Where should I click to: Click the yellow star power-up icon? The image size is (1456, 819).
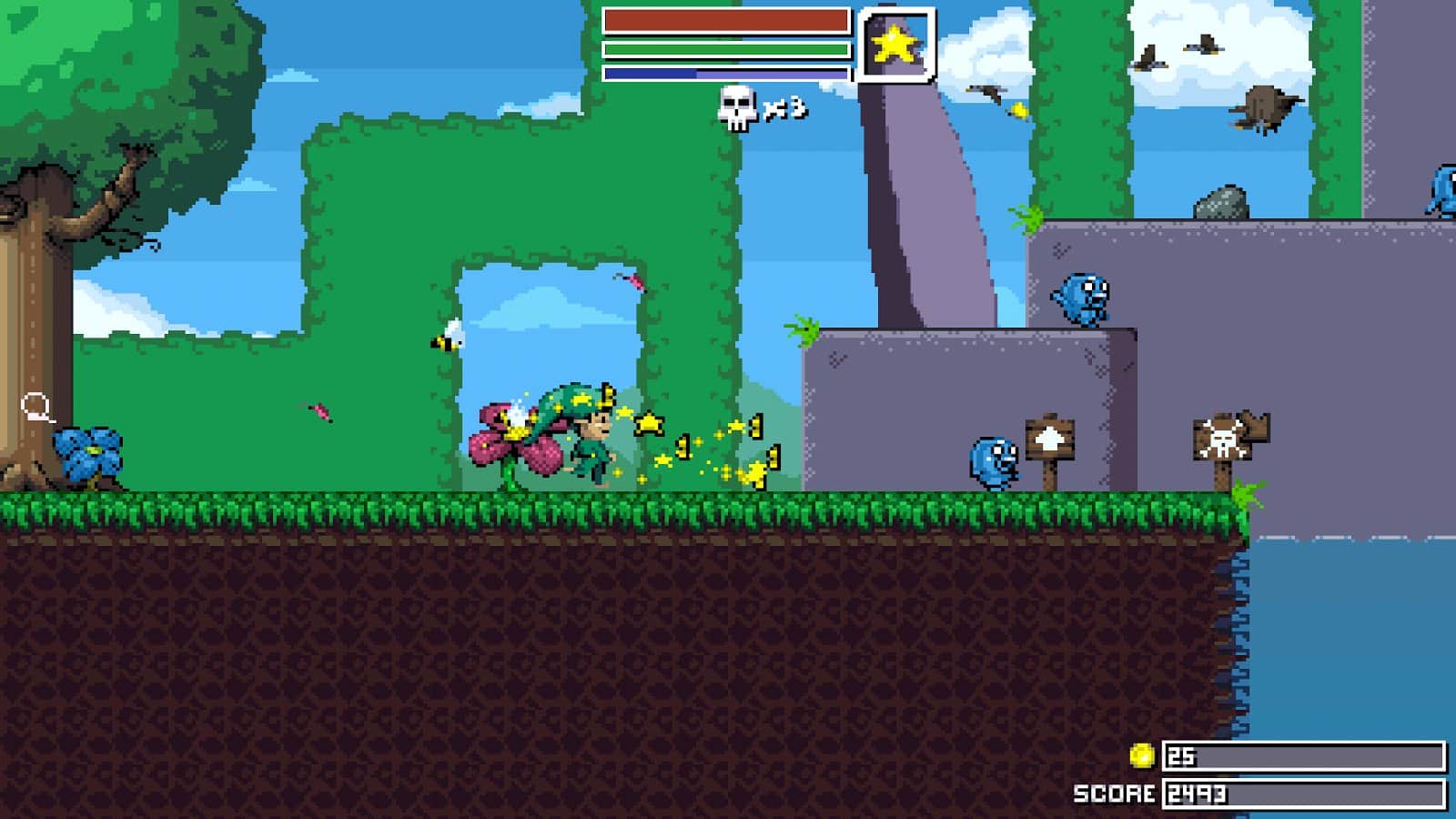pyautogui.click(x=893, y=43)
